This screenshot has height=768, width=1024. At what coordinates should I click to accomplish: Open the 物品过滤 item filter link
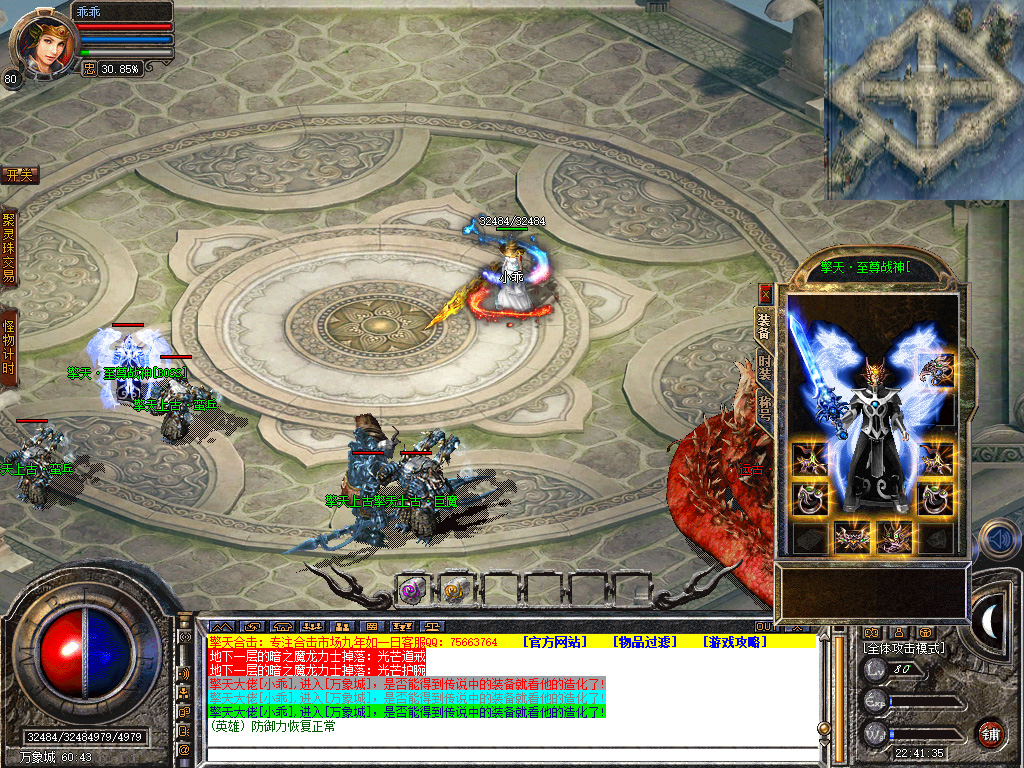click(645, 642)
